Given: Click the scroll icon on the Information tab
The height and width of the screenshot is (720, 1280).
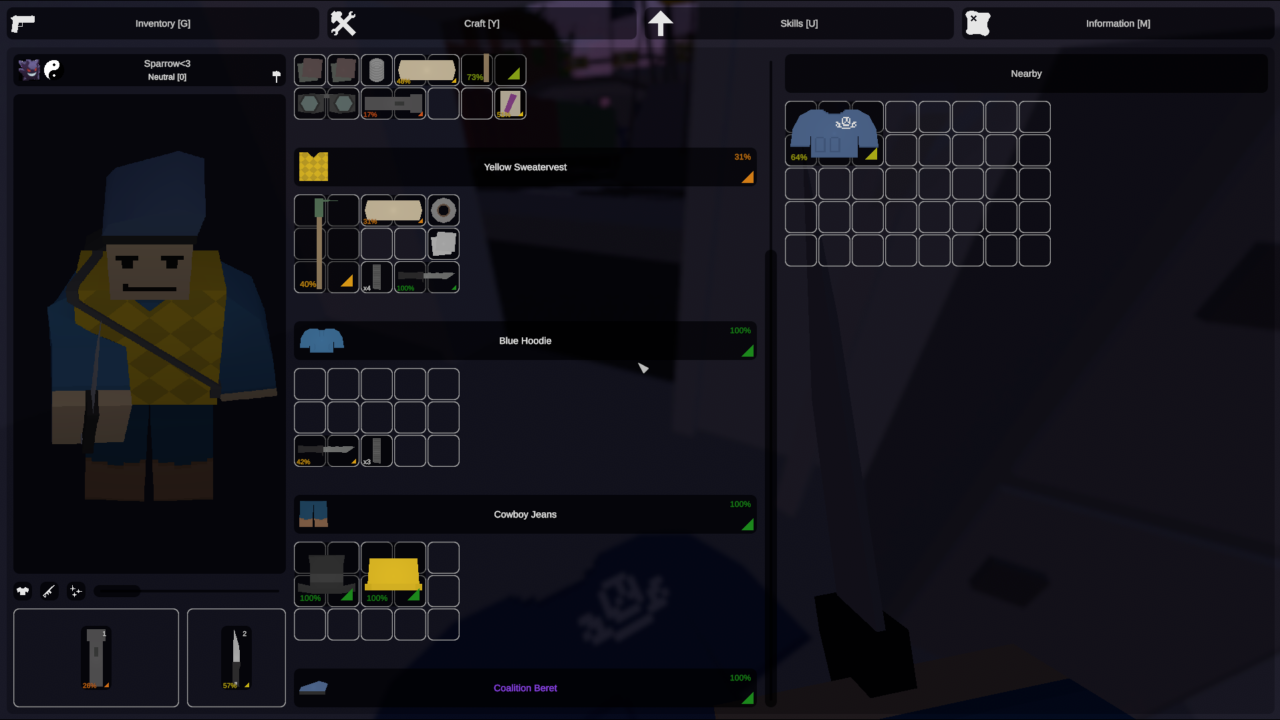Looking at the screenshot, I should (x=977, y=22).
